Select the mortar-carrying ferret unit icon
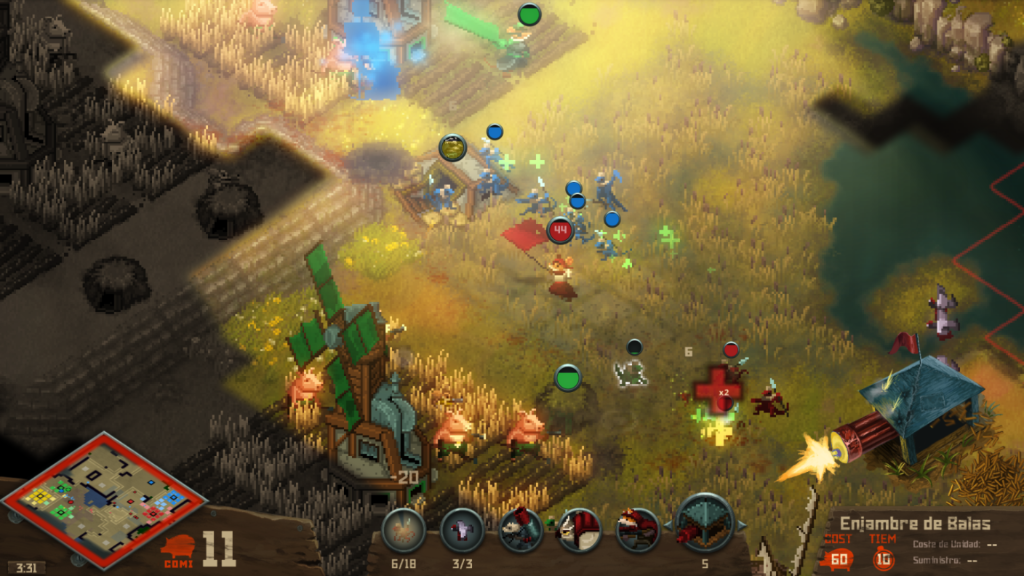Screen dimensions: 1024x576 tap(520, 529)
